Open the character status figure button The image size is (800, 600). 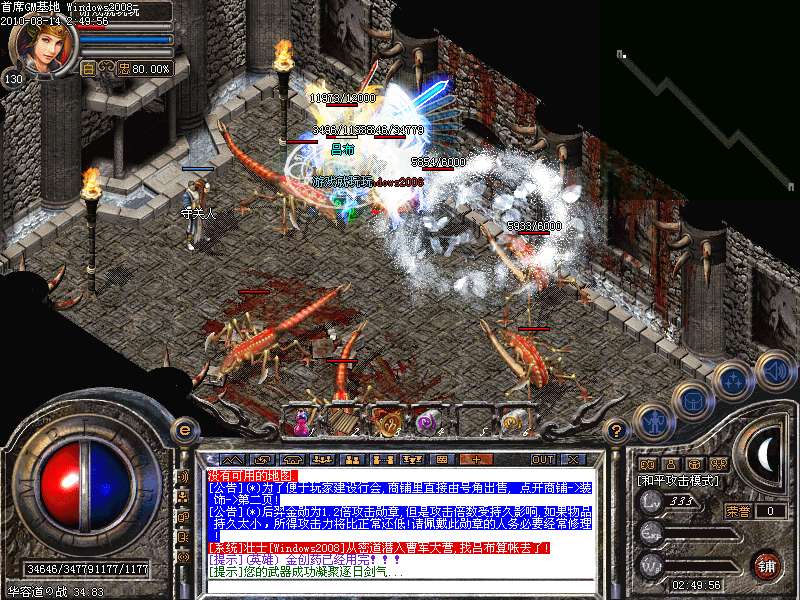coord(654,421)
